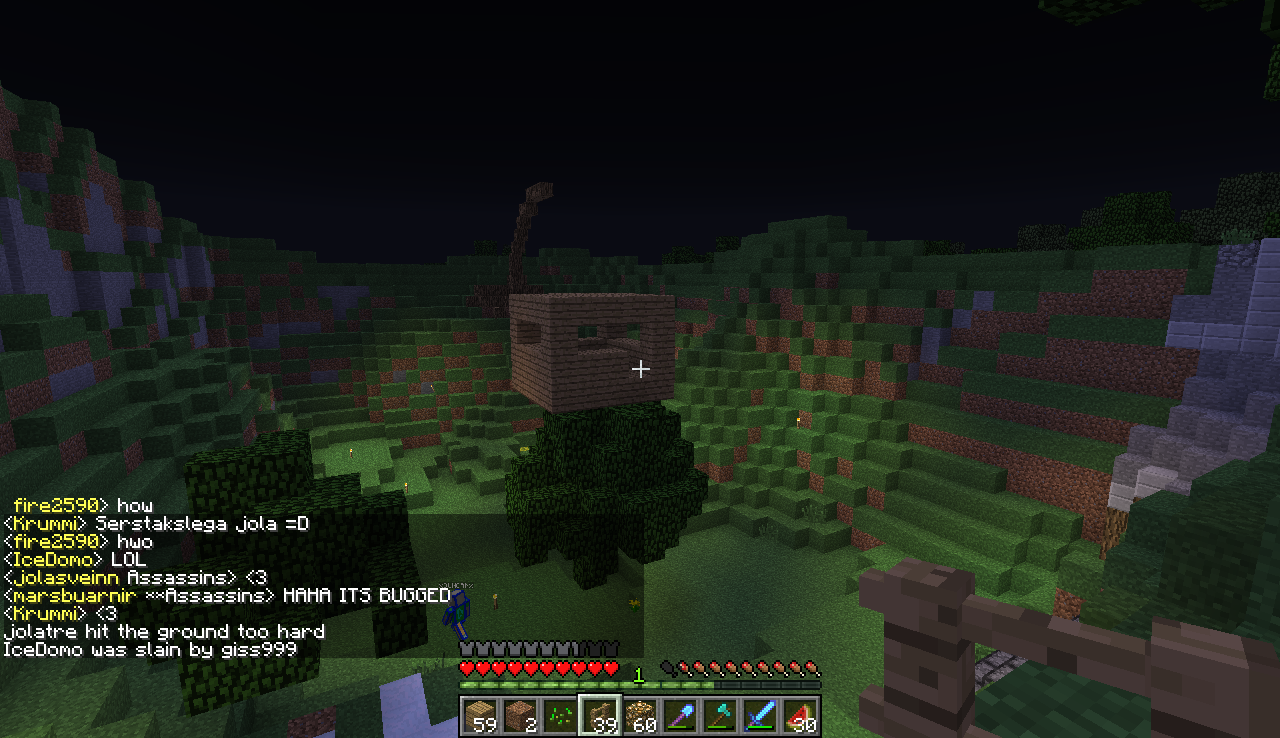This screenshot has height=738, width=1280.
Task: Equip the enchanted diamond sword
Action: 760,716
